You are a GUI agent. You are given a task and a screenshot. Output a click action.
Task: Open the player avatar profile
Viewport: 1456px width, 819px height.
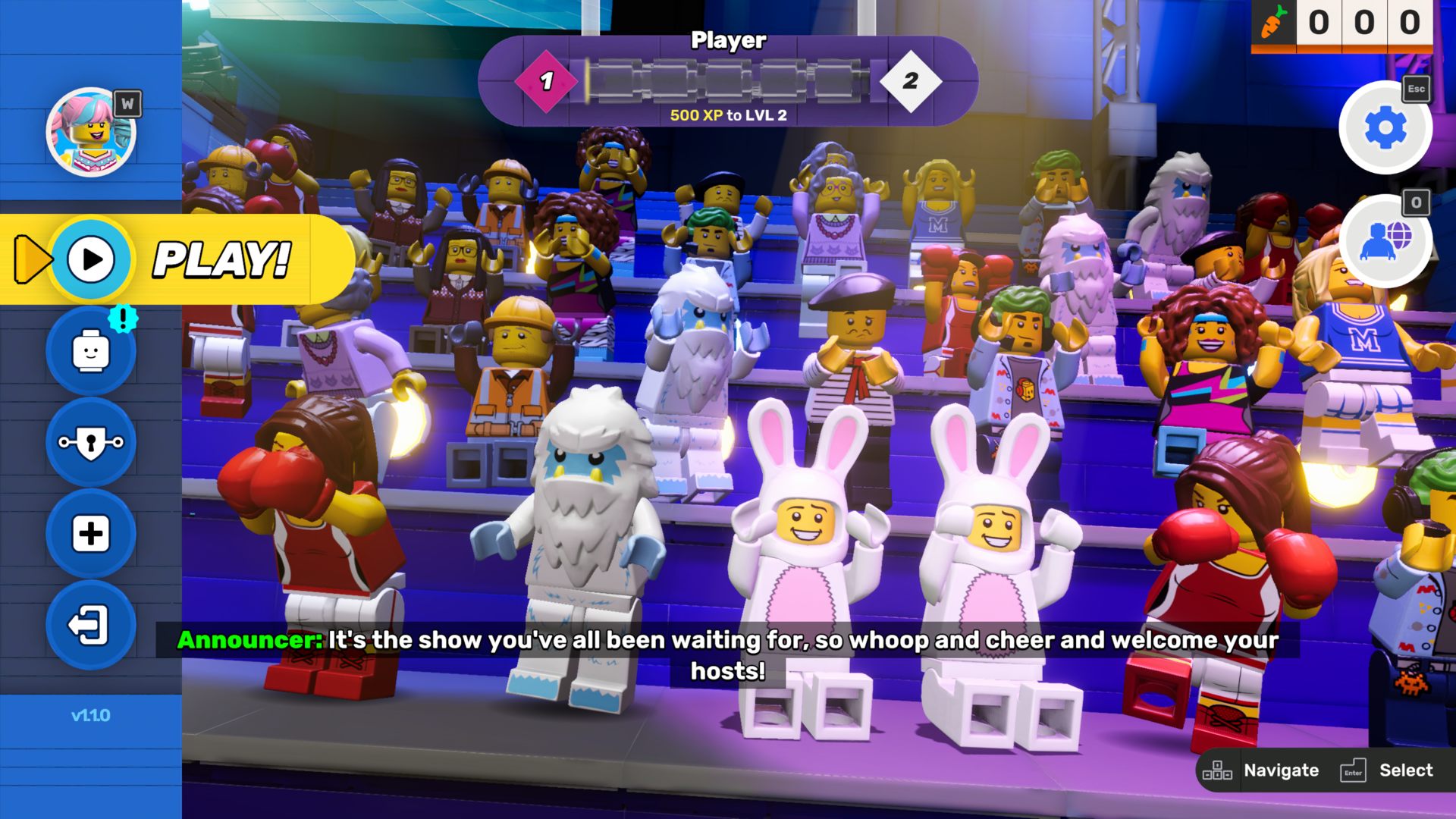click(x=91, y=132)
